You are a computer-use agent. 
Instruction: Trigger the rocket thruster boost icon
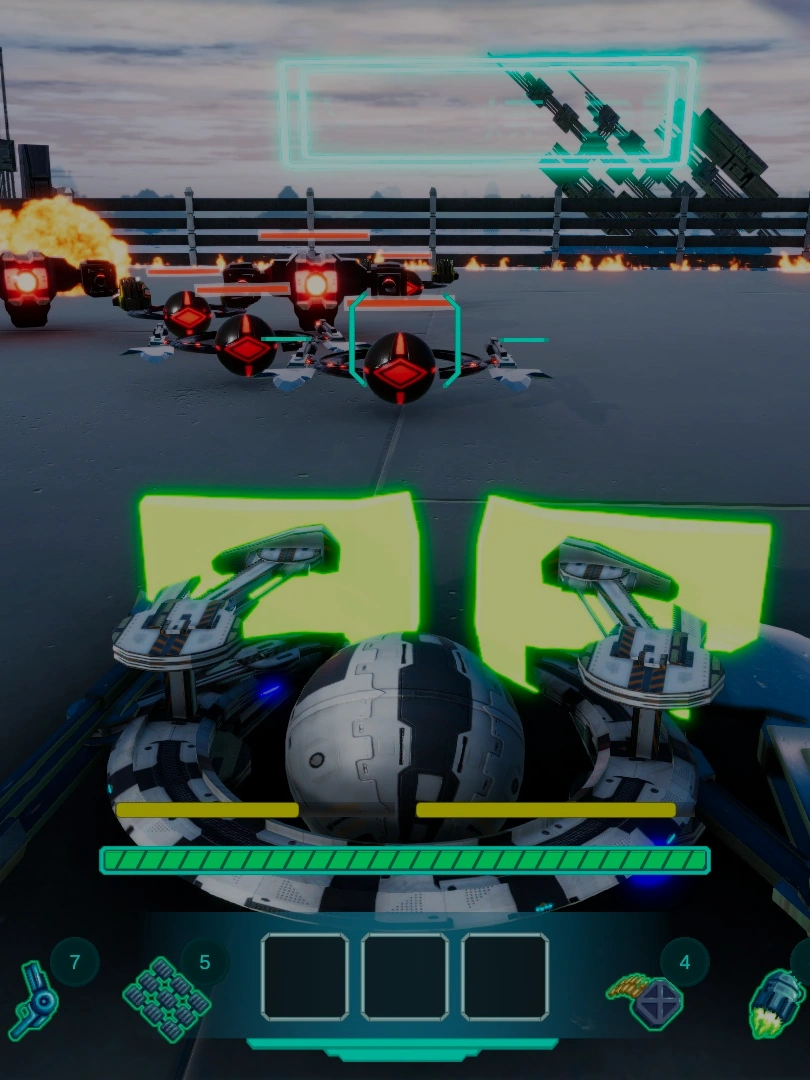click(x=778, y=1001)
